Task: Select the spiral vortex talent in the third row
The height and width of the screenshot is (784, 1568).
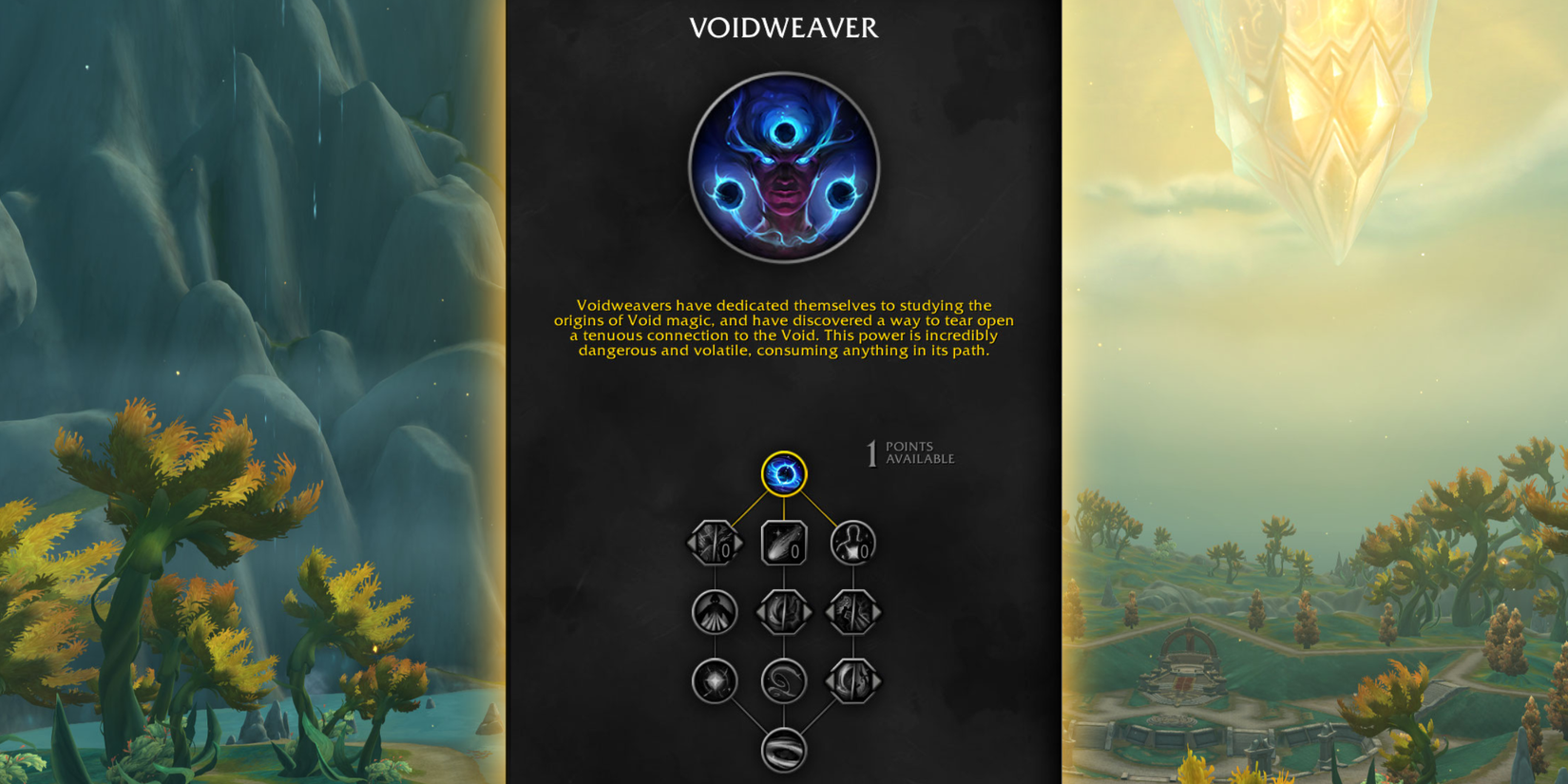Action: point(784,680)
